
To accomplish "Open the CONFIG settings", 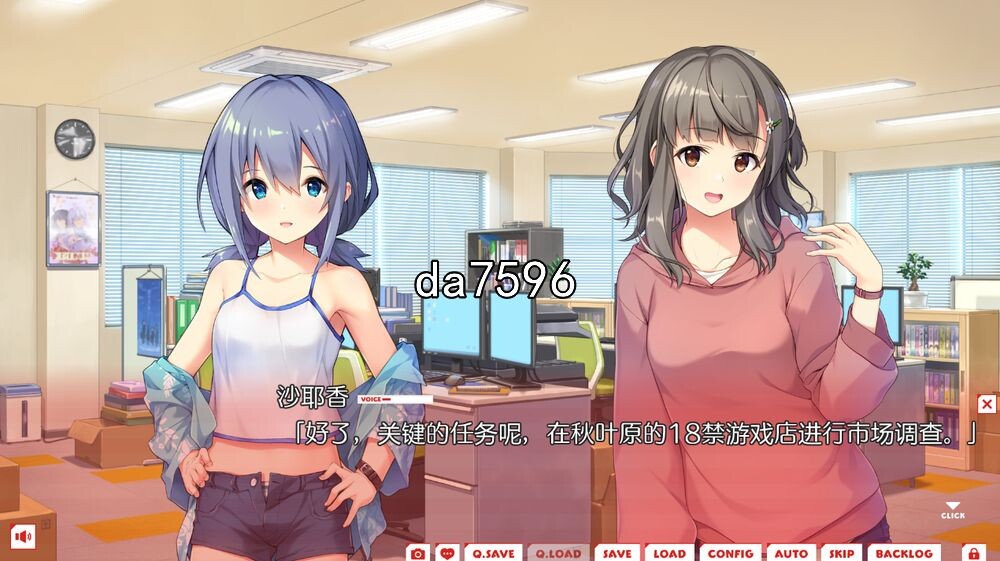I will click(731, 553).
